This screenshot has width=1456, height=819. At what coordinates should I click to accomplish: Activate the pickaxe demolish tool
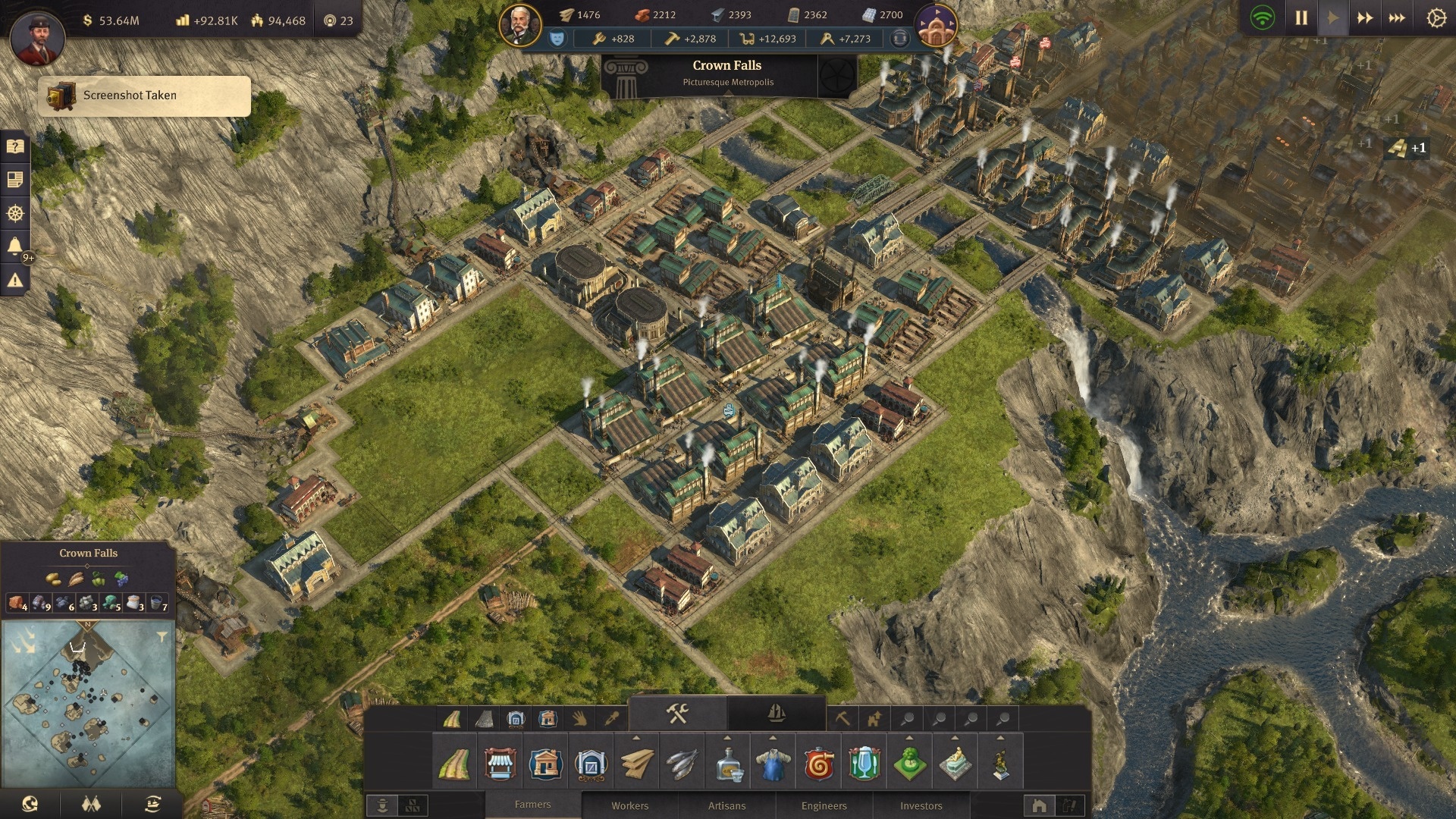(843, 718)
